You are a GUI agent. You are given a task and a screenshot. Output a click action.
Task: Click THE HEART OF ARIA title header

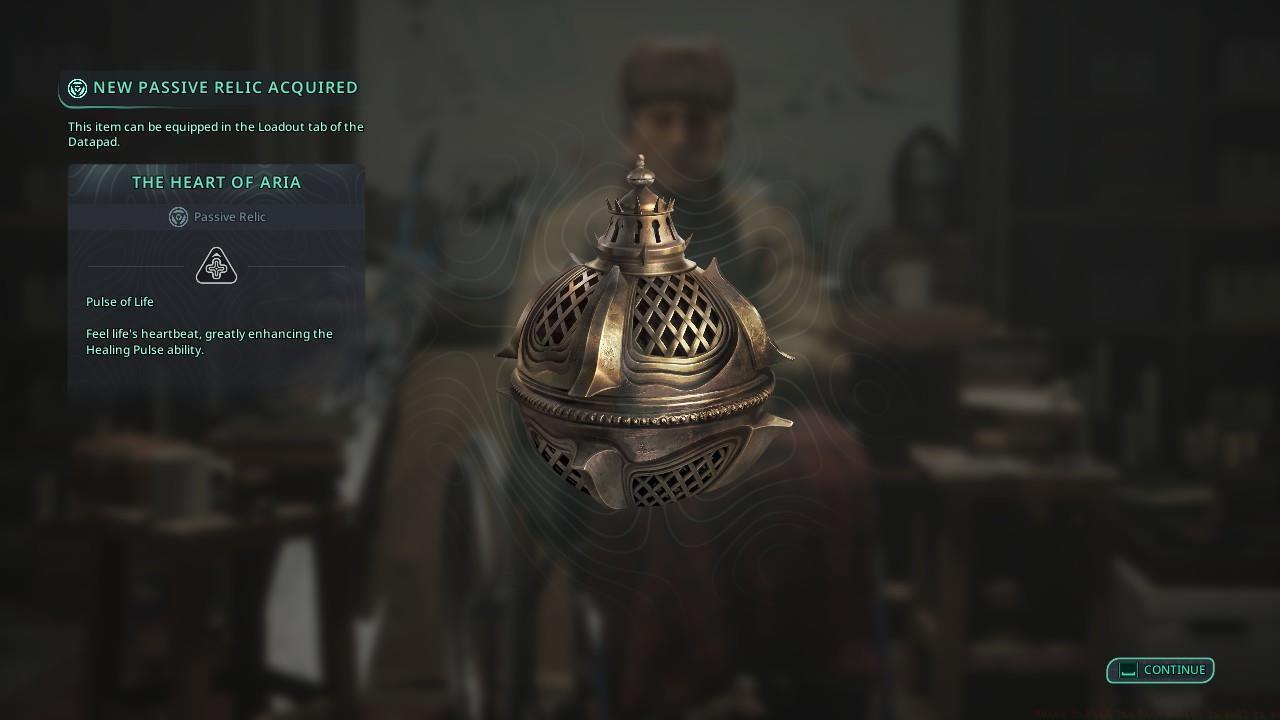coord(216,182)
